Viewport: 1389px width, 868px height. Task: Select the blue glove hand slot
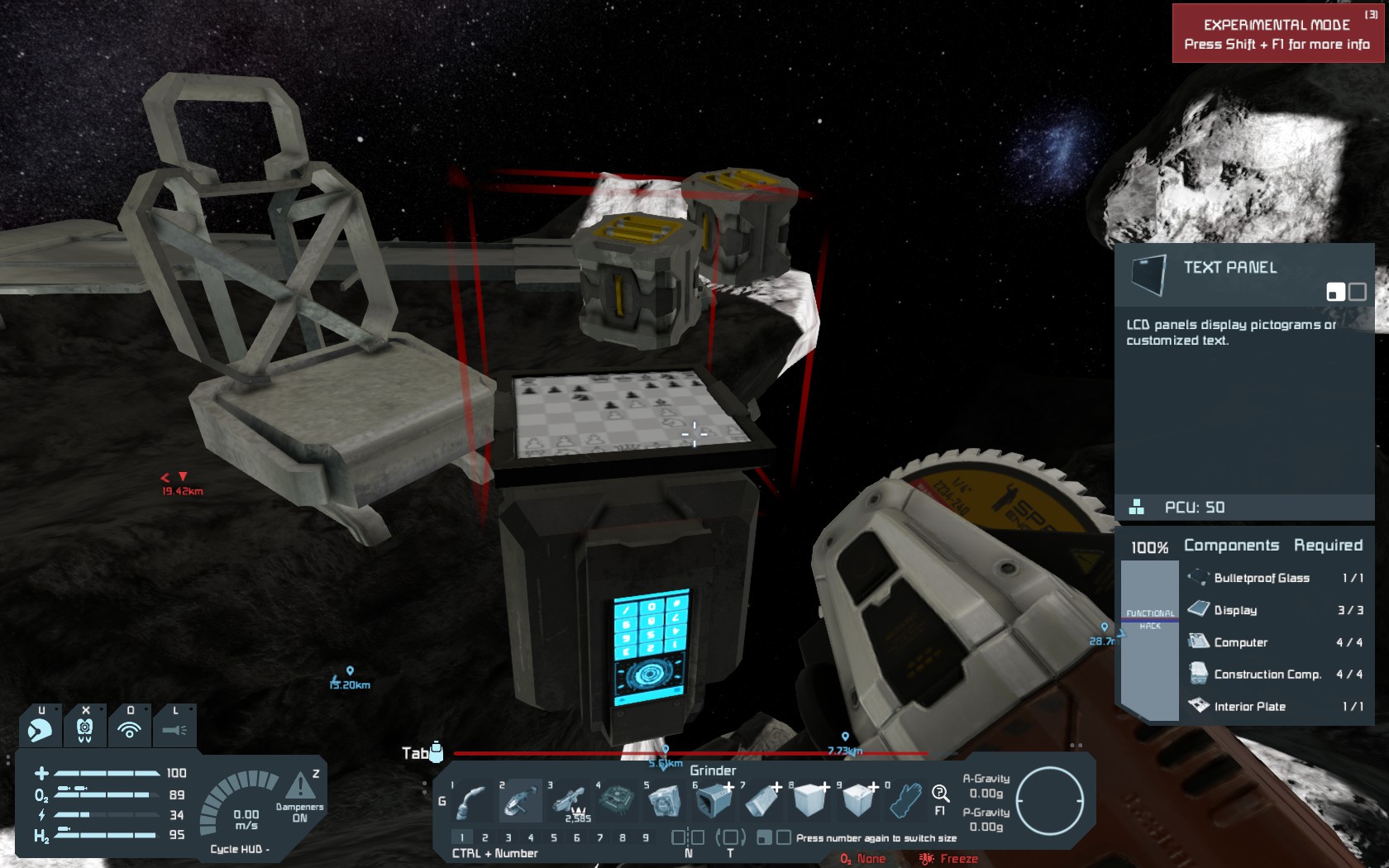click(905, 800)
